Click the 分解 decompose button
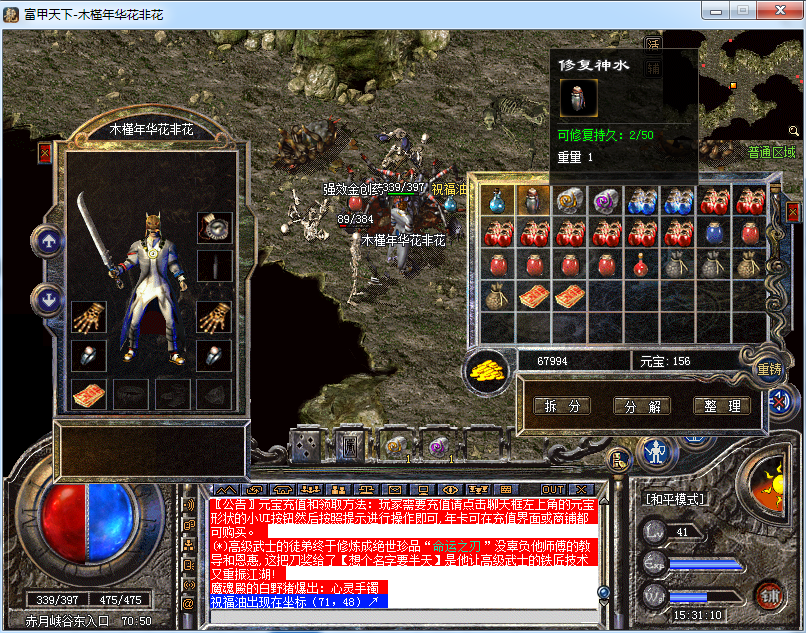Screen dimensions: 806x633 [x=642, y=406]
